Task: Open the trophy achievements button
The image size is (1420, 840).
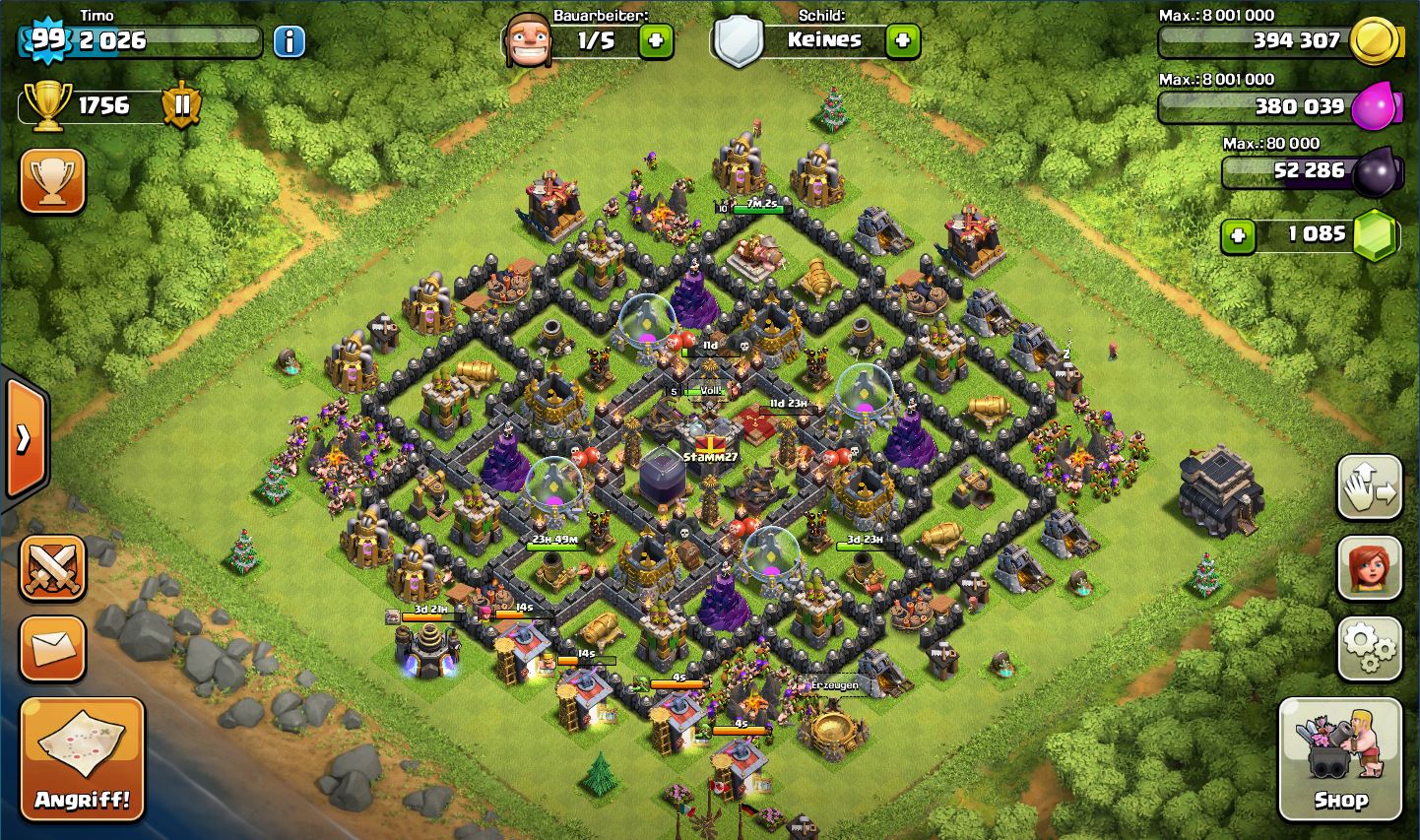Action: click(x=52, y=181)
